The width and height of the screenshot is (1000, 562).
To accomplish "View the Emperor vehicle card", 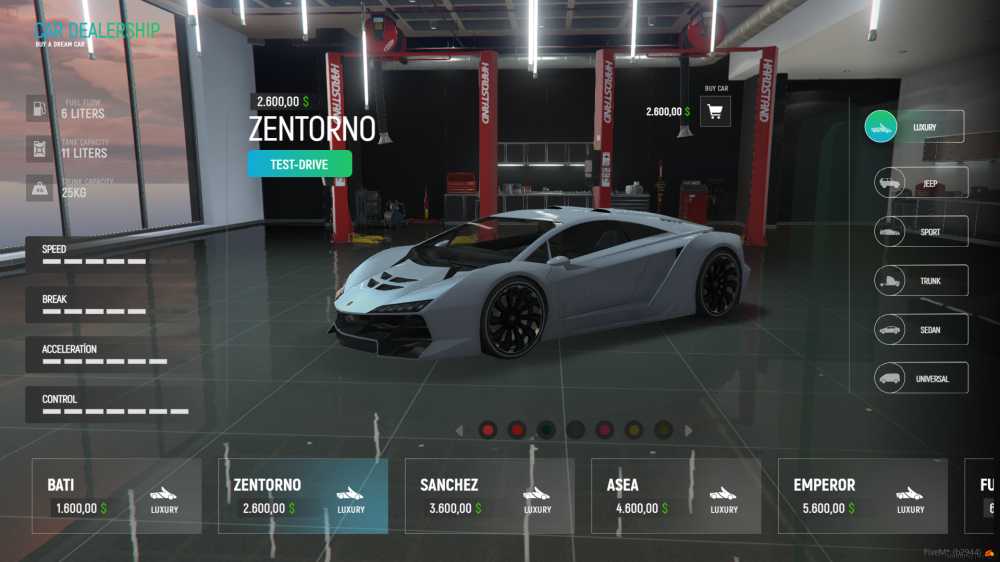I will (x=862, y=496).
